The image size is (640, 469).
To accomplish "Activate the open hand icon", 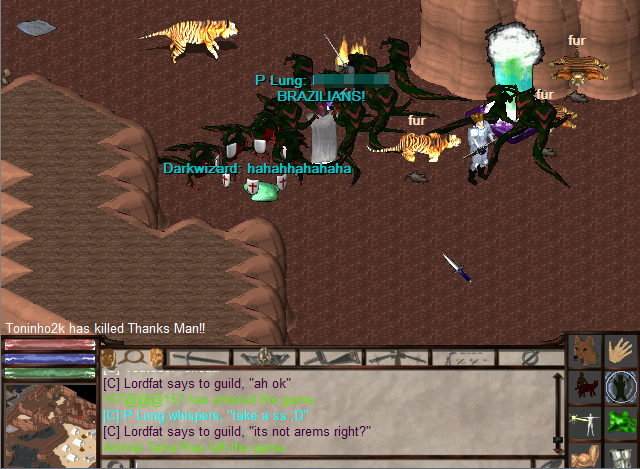I will [x=622, y=352].
